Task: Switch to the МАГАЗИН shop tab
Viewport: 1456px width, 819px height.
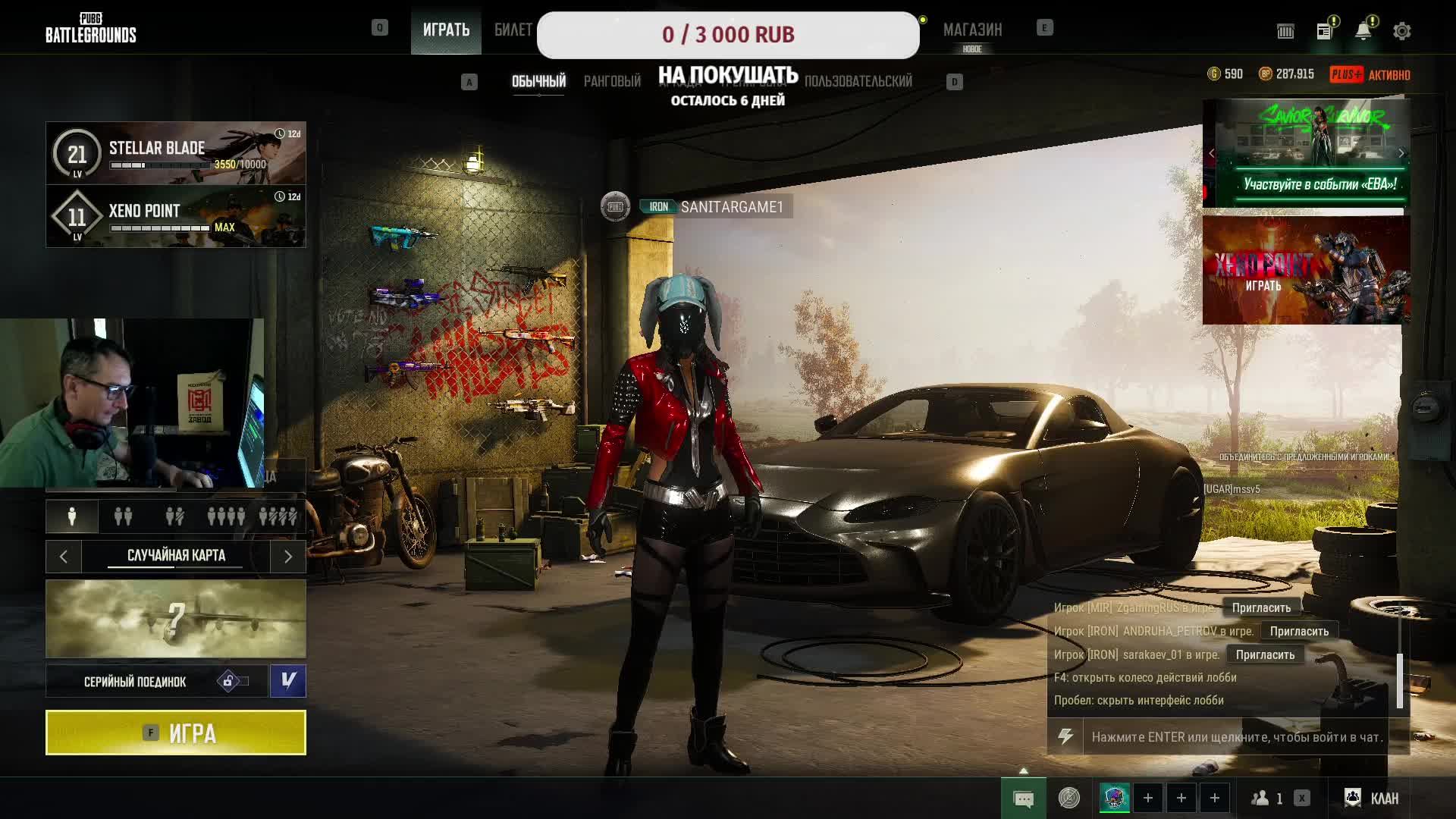Action: 972,30
